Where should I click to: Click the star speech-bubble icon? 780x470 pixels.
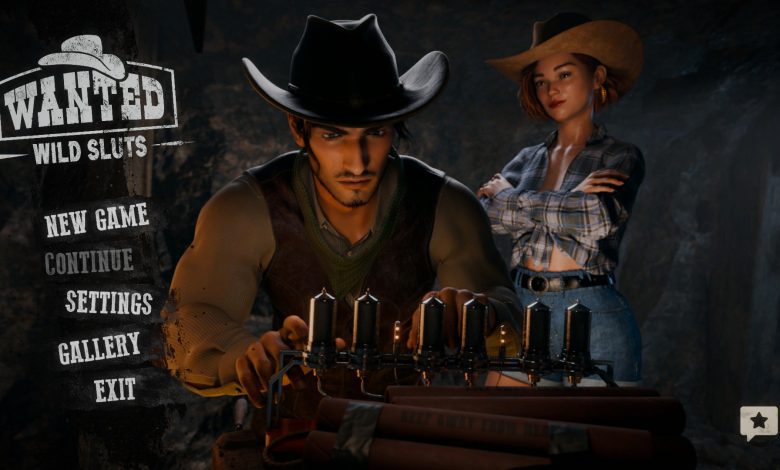pos(758,422)
